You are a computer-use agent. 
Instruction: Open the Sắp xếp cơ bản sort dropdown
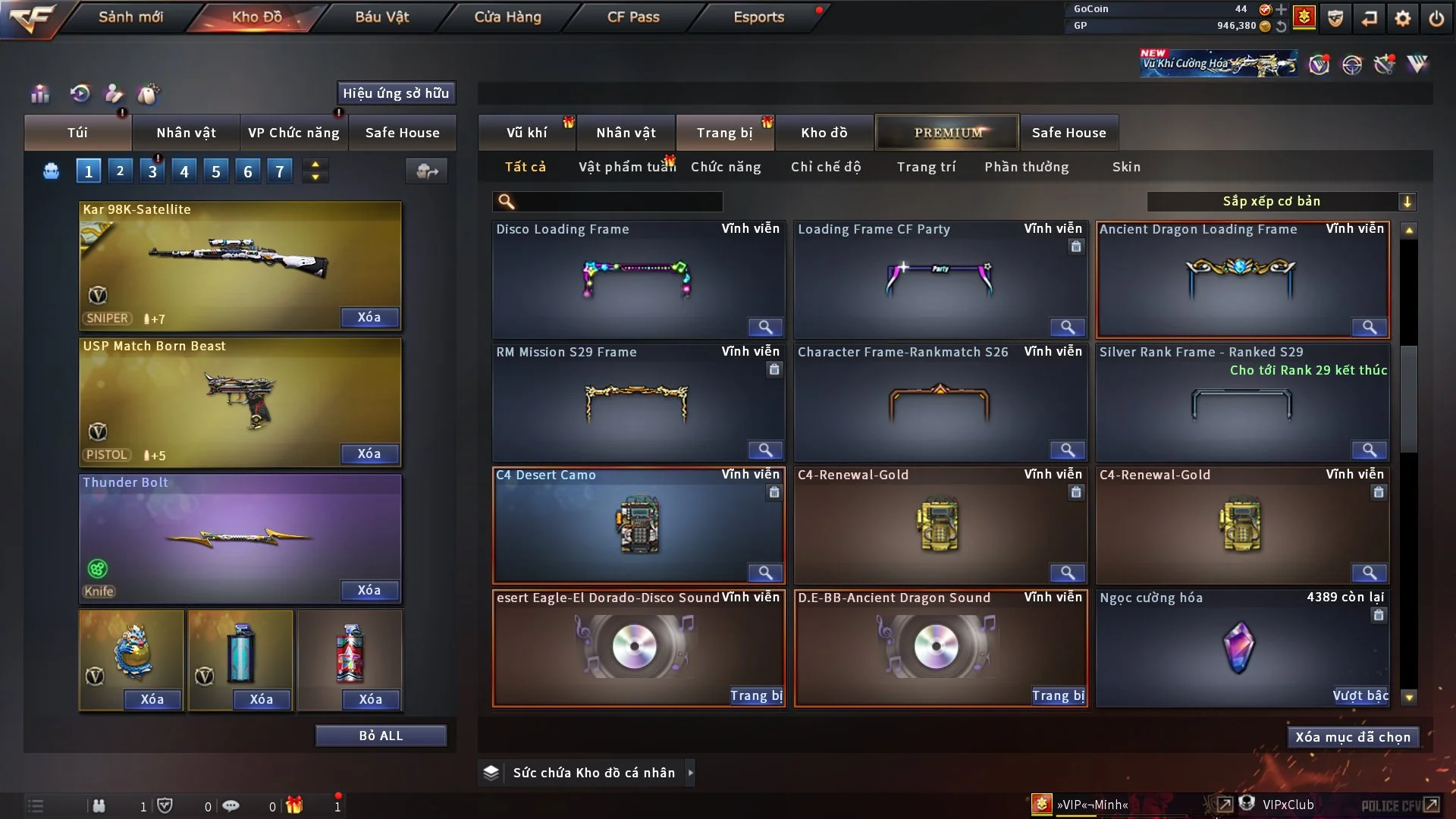click(x=1281, y=202)
